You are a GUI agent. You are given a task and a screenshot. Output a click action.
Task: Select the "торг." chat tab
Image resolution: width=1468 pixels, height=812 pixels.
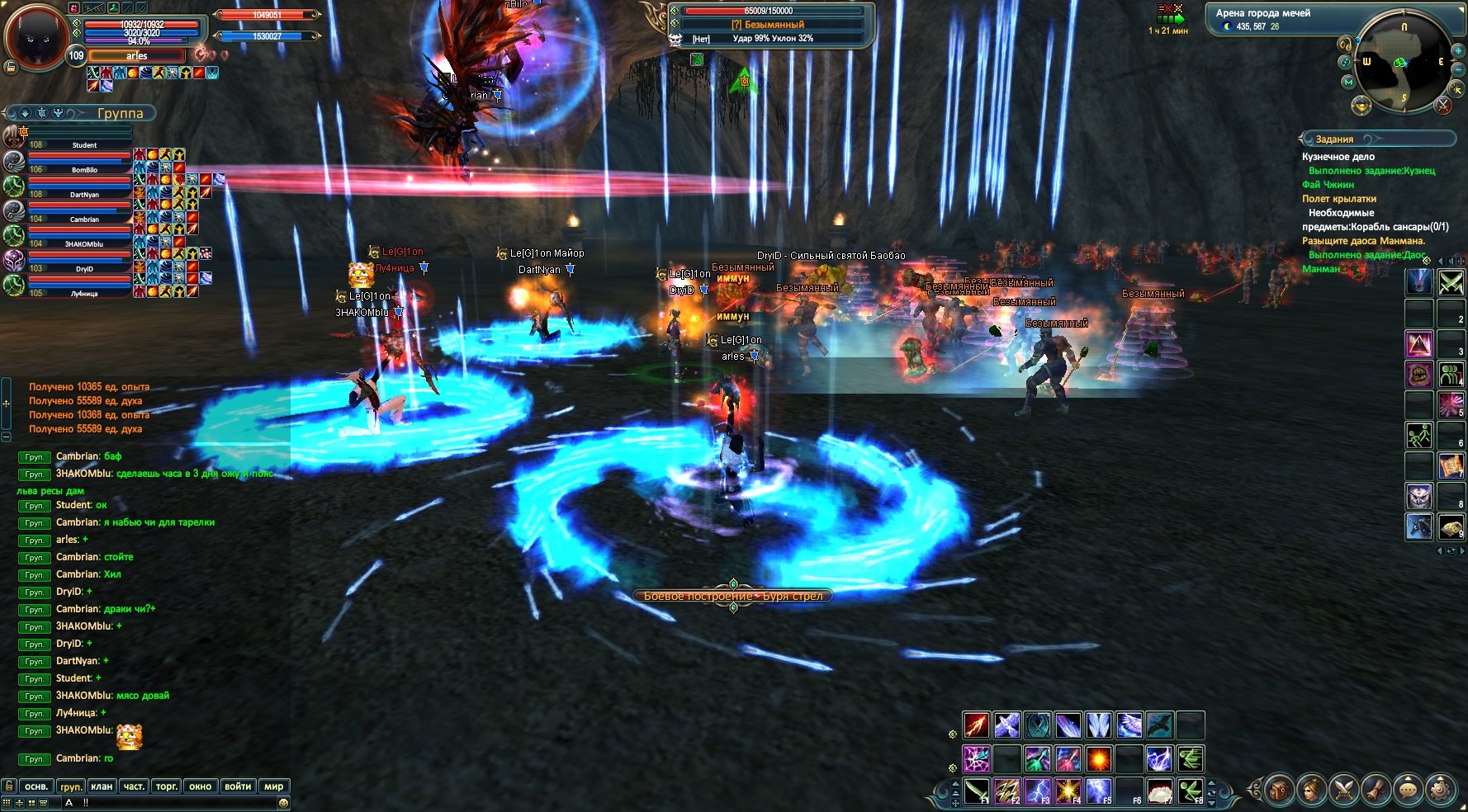(x=167, y=786)
